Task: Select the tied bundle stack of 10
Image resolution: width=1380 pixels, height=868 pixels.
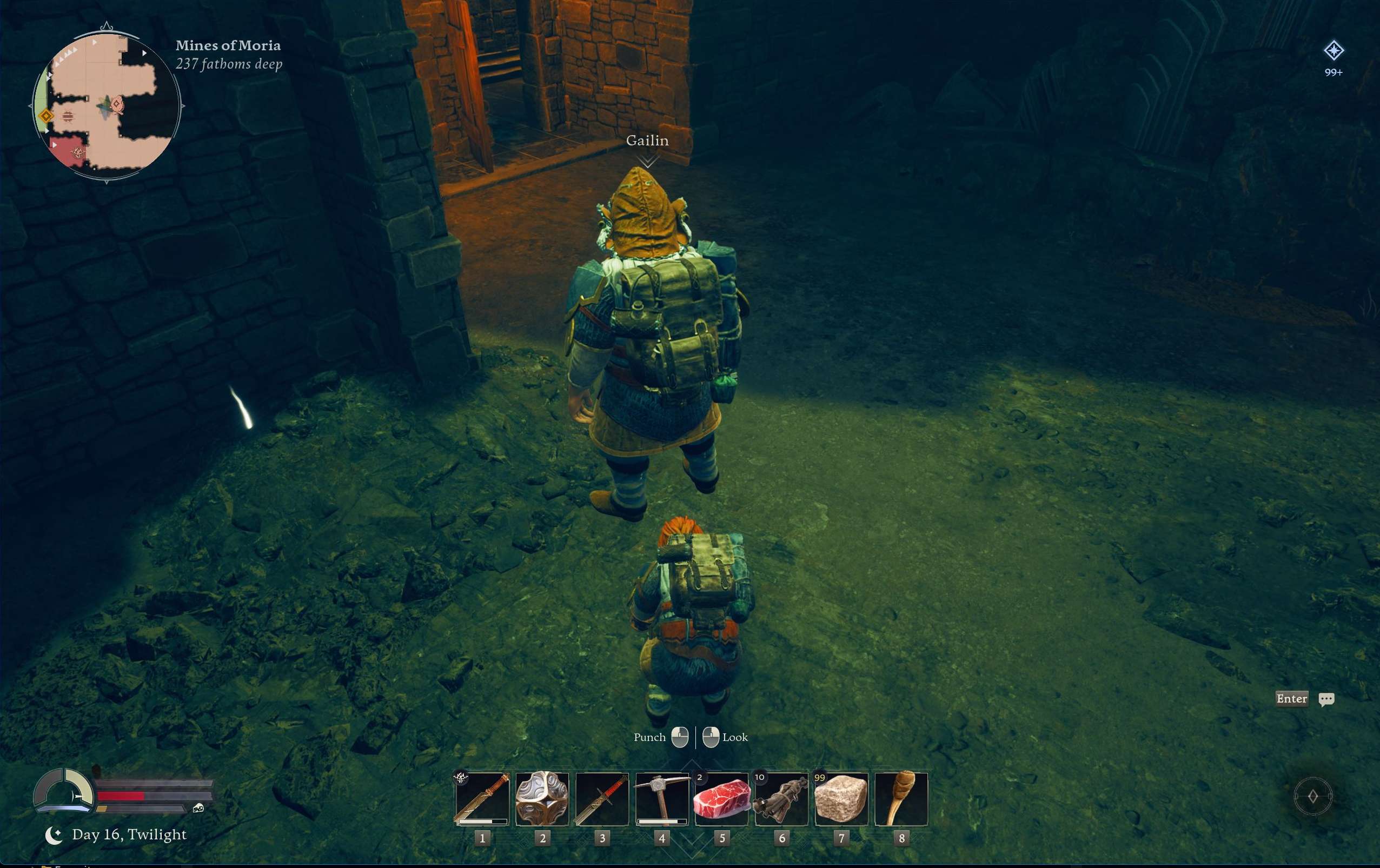Action: click(782, 799)
